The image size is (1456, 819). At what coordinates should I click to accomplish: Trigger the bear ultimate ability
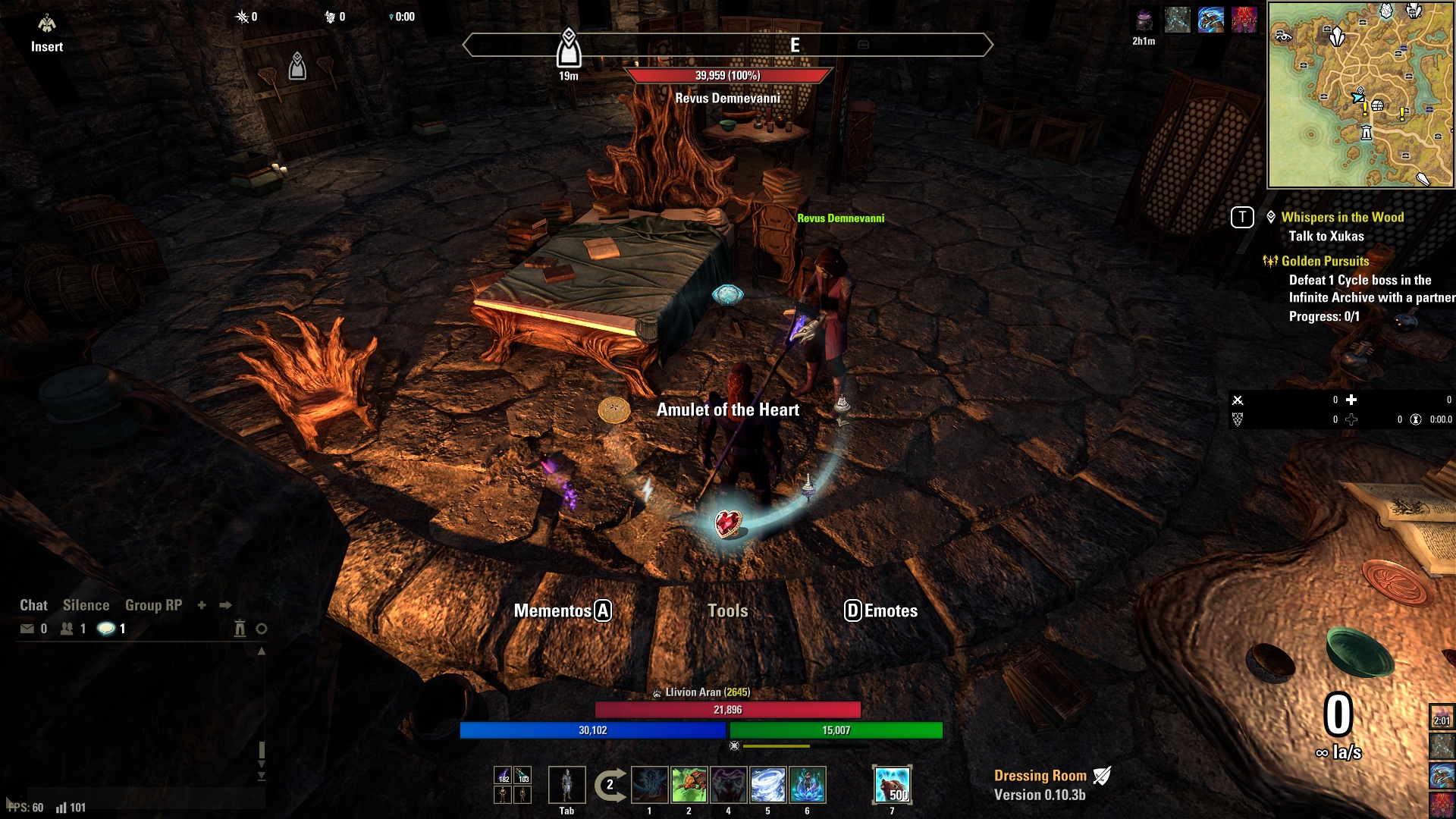(892, 785)
